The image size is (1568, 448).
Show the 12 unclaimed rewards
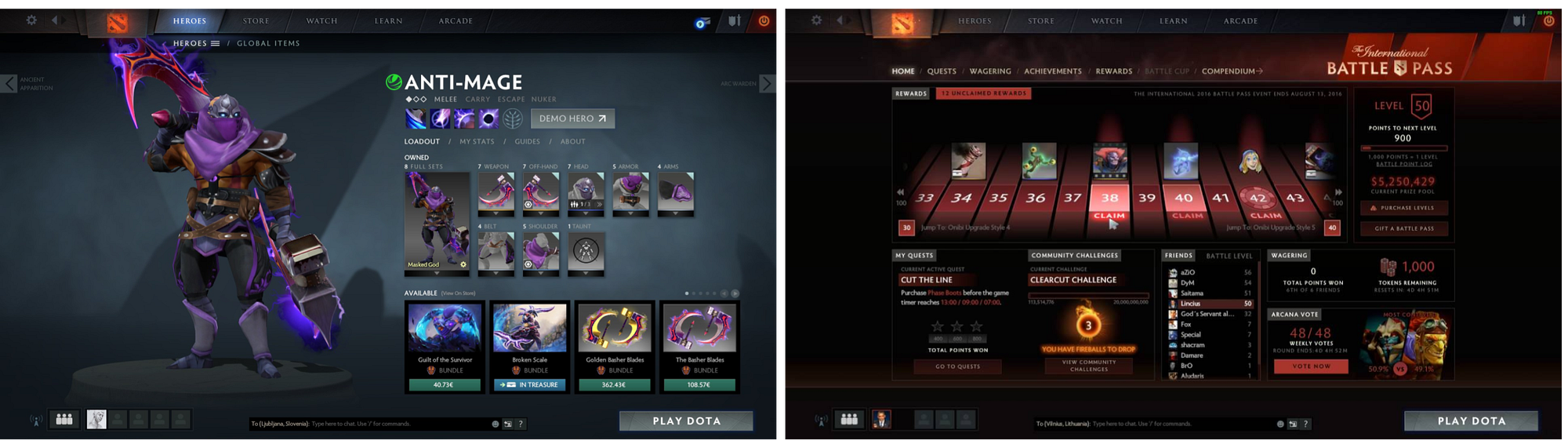[x=983, y=93]
